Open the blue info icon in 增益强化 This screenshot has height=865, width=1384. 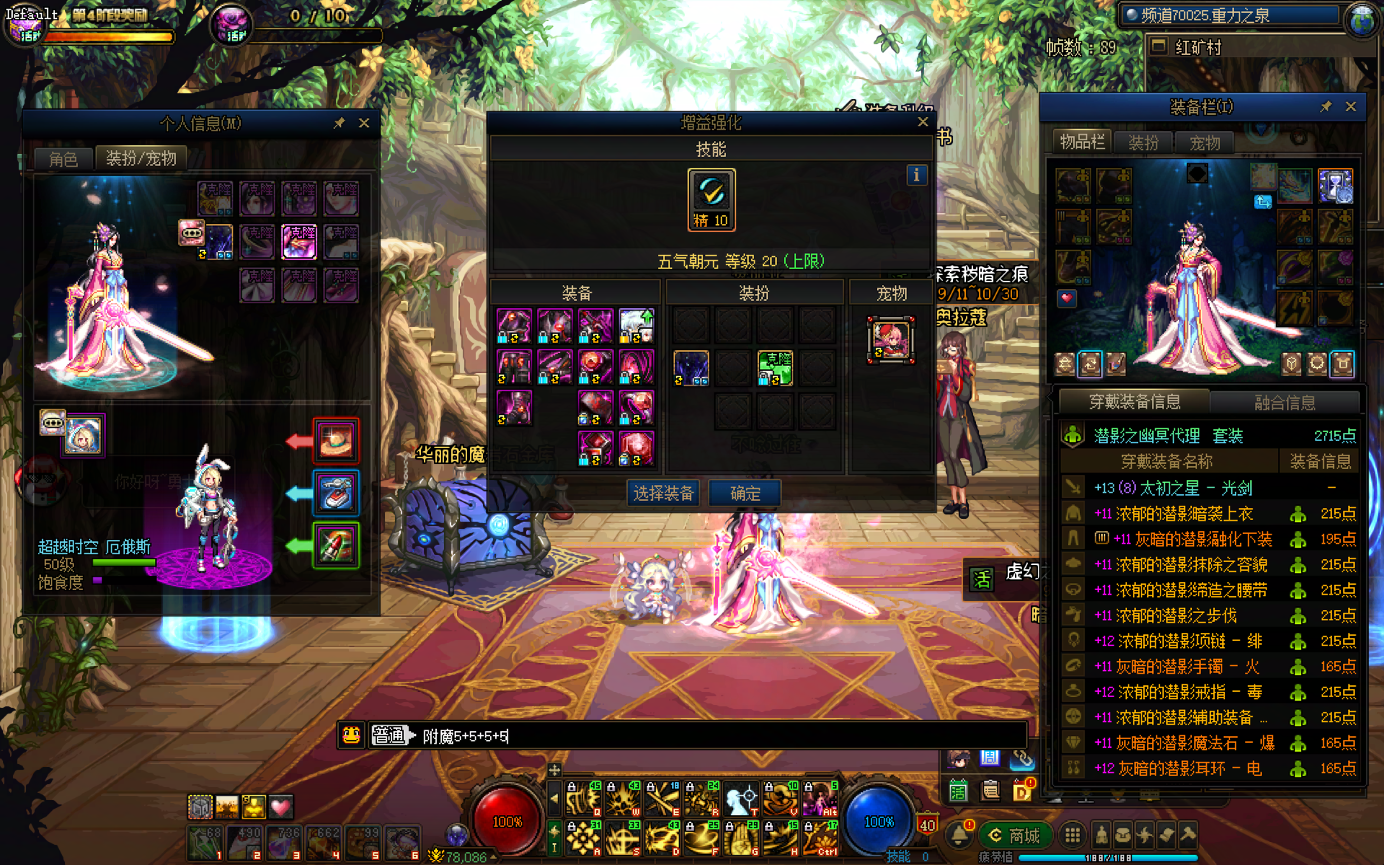[917, 175]
